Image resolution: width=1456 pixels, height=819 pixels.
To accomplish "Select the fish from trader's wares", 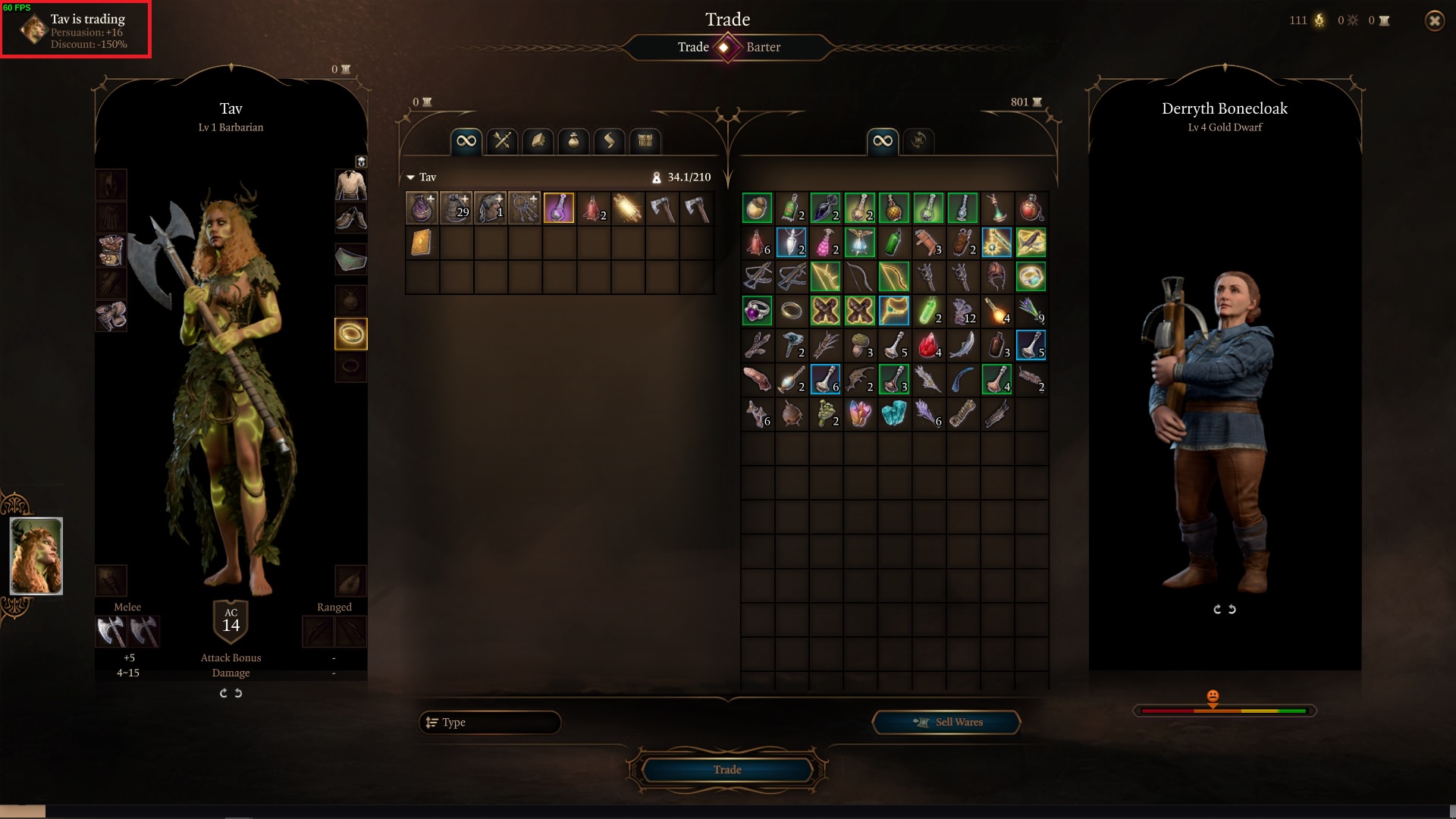I will [962, 345].
